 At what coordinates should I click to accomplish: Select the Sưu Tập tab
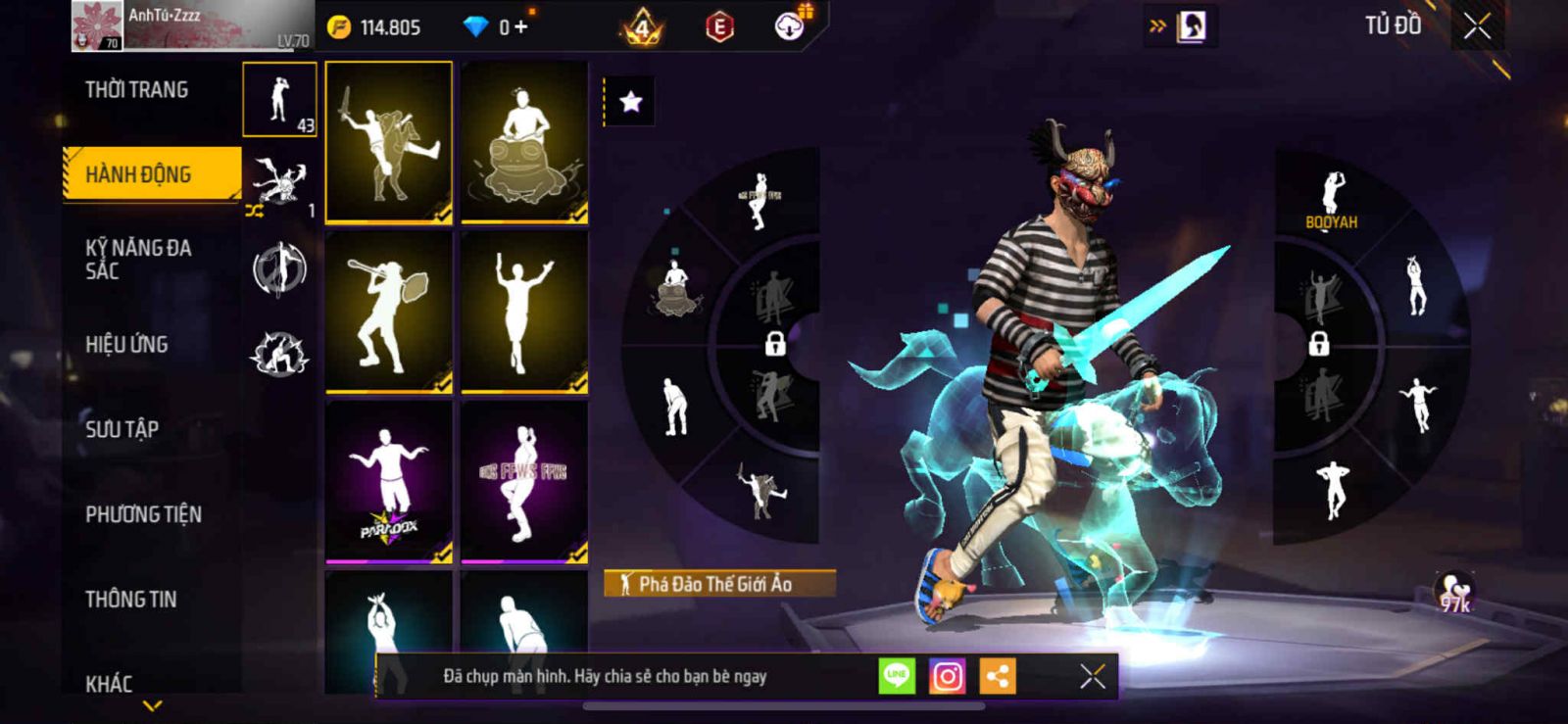pos(122,429)
